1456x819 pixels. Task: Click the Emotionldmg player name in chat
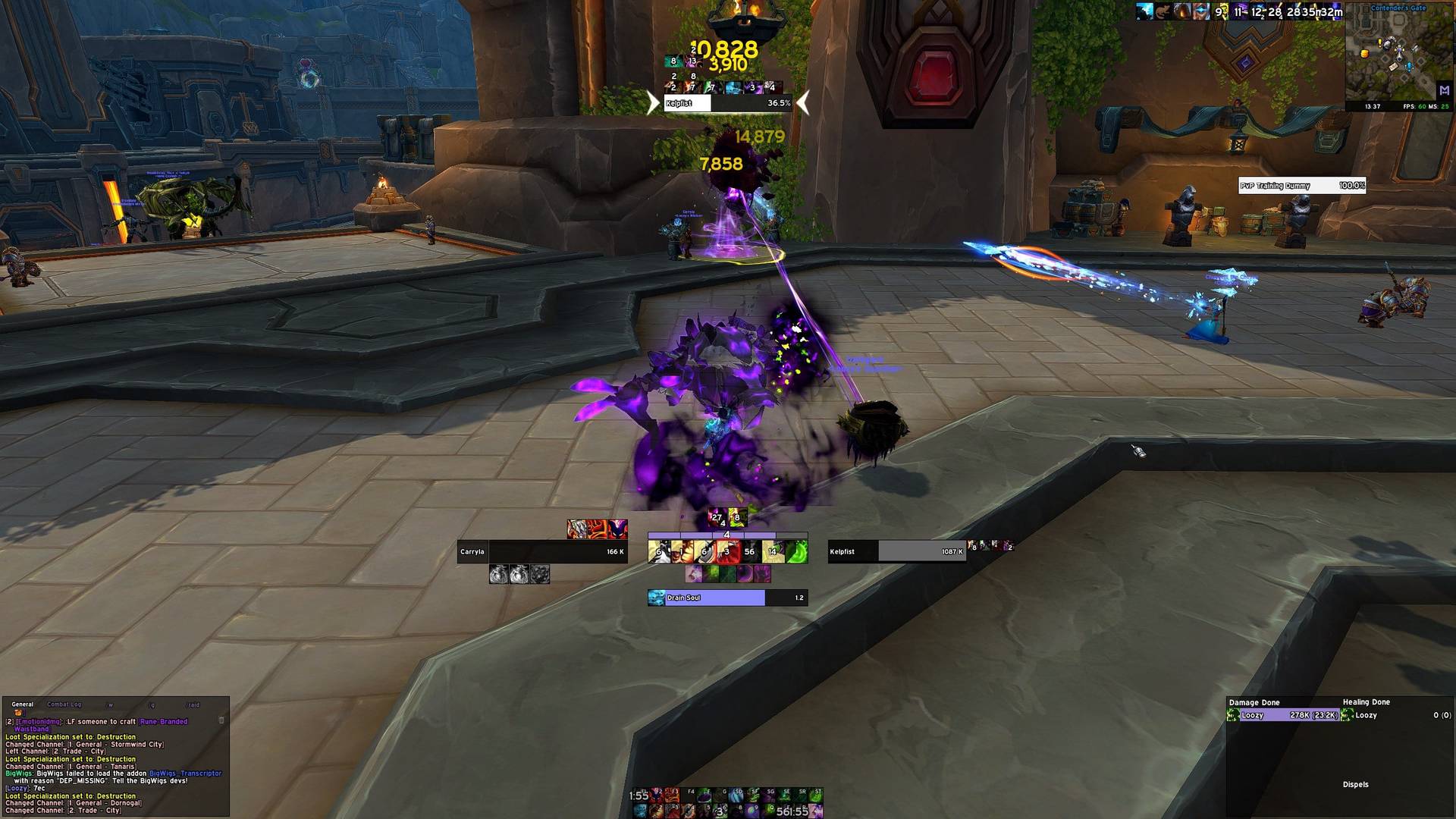(38, 722)
